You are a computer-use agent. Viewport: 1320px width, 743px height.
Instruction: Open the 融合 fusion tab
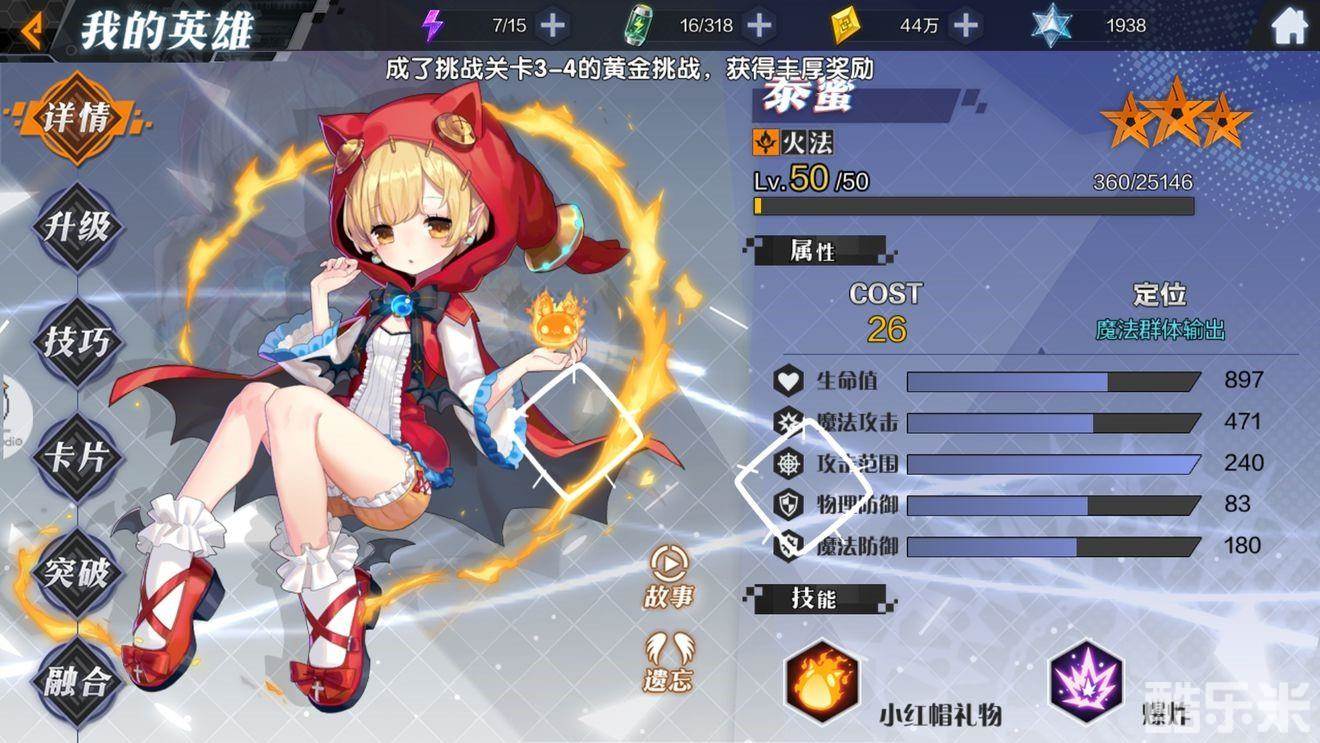pyautogui.click(x=78, y=683)
